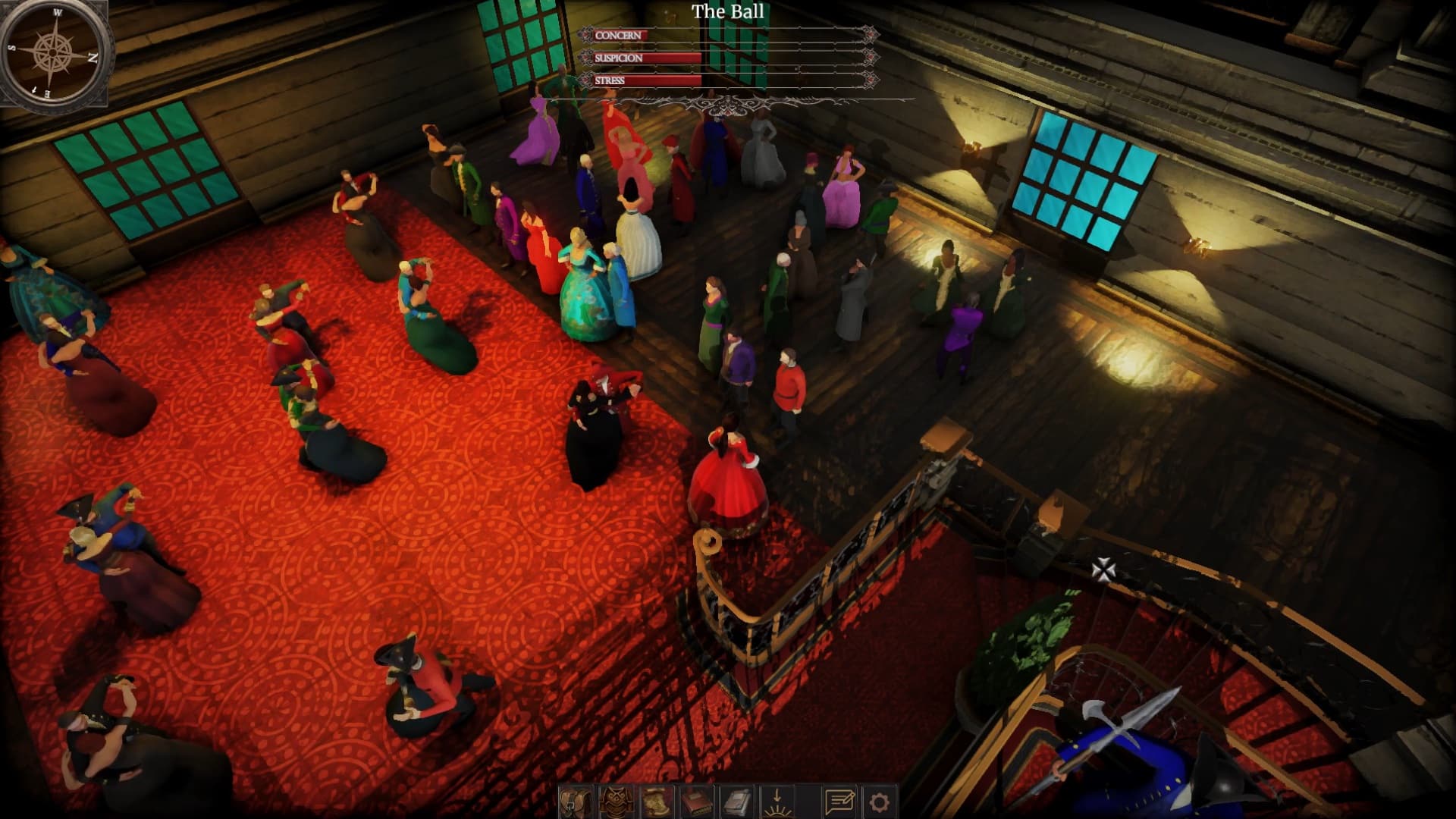This screenshot has width=1456, height=819.
Task: Open the armor equipment screen
Action: [x=616, y=802]
